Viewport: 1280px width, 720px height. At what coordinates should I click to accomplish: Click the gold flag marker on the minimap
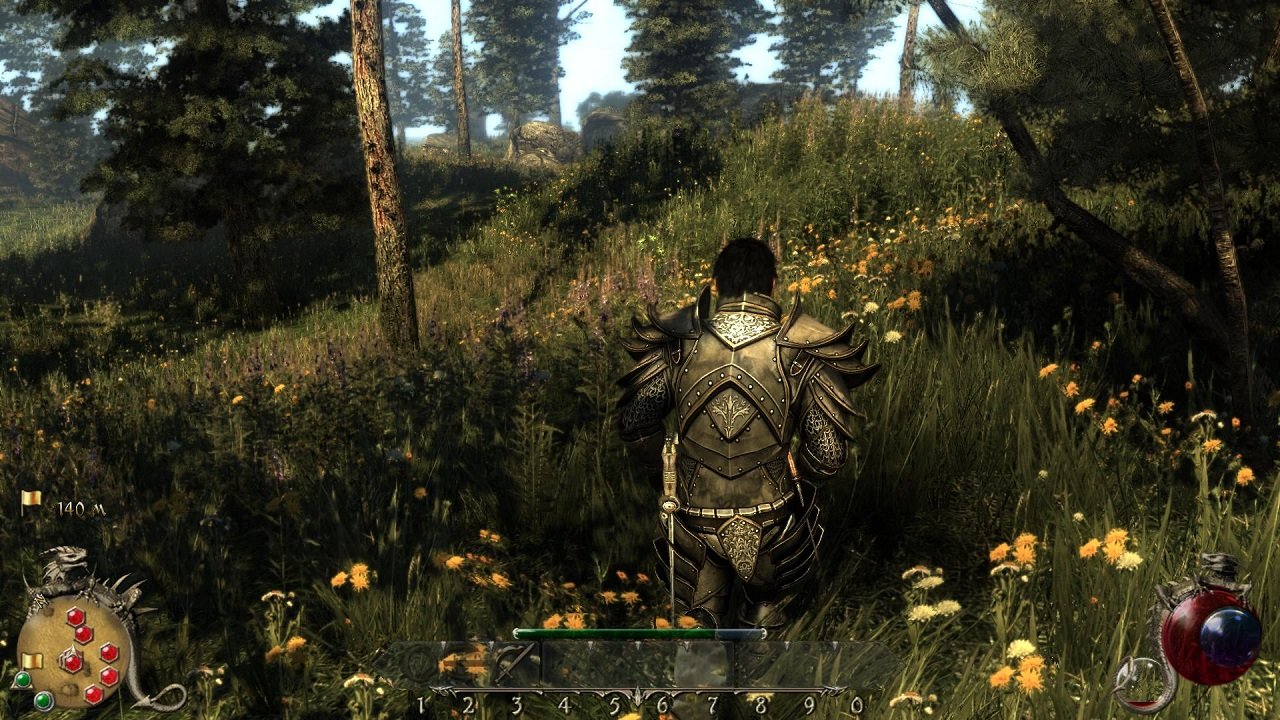point(32,661)
